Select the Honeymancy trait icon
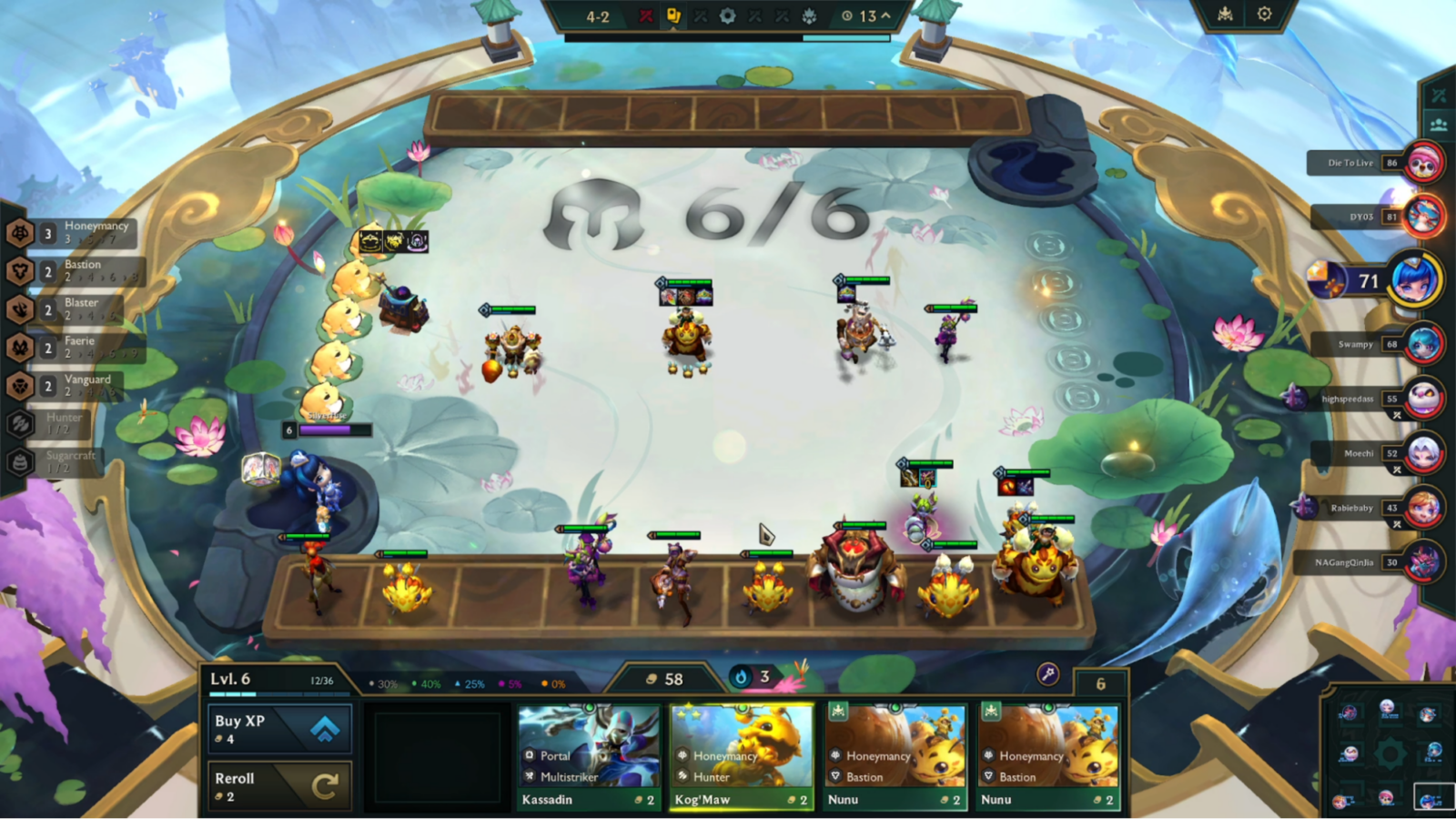1456x819 pixels. [20, 232]
